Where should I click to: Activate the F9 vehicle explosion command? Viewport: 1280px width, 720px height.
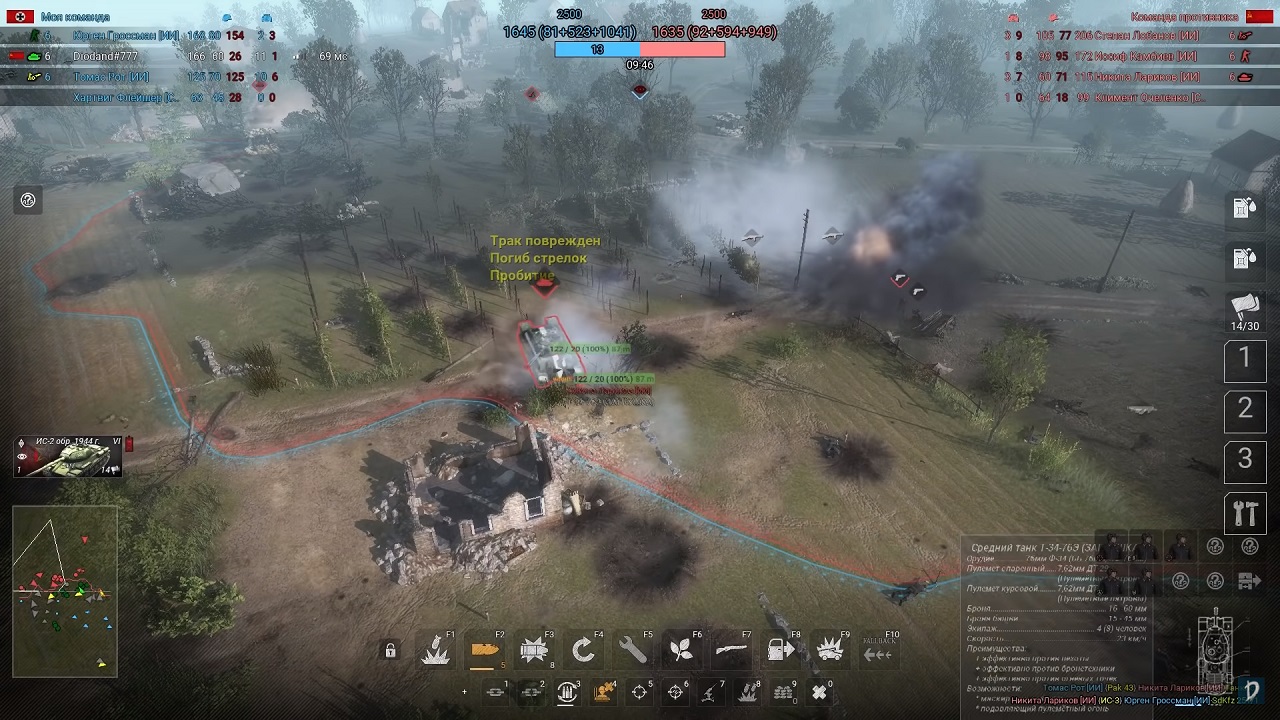(829, 651)
